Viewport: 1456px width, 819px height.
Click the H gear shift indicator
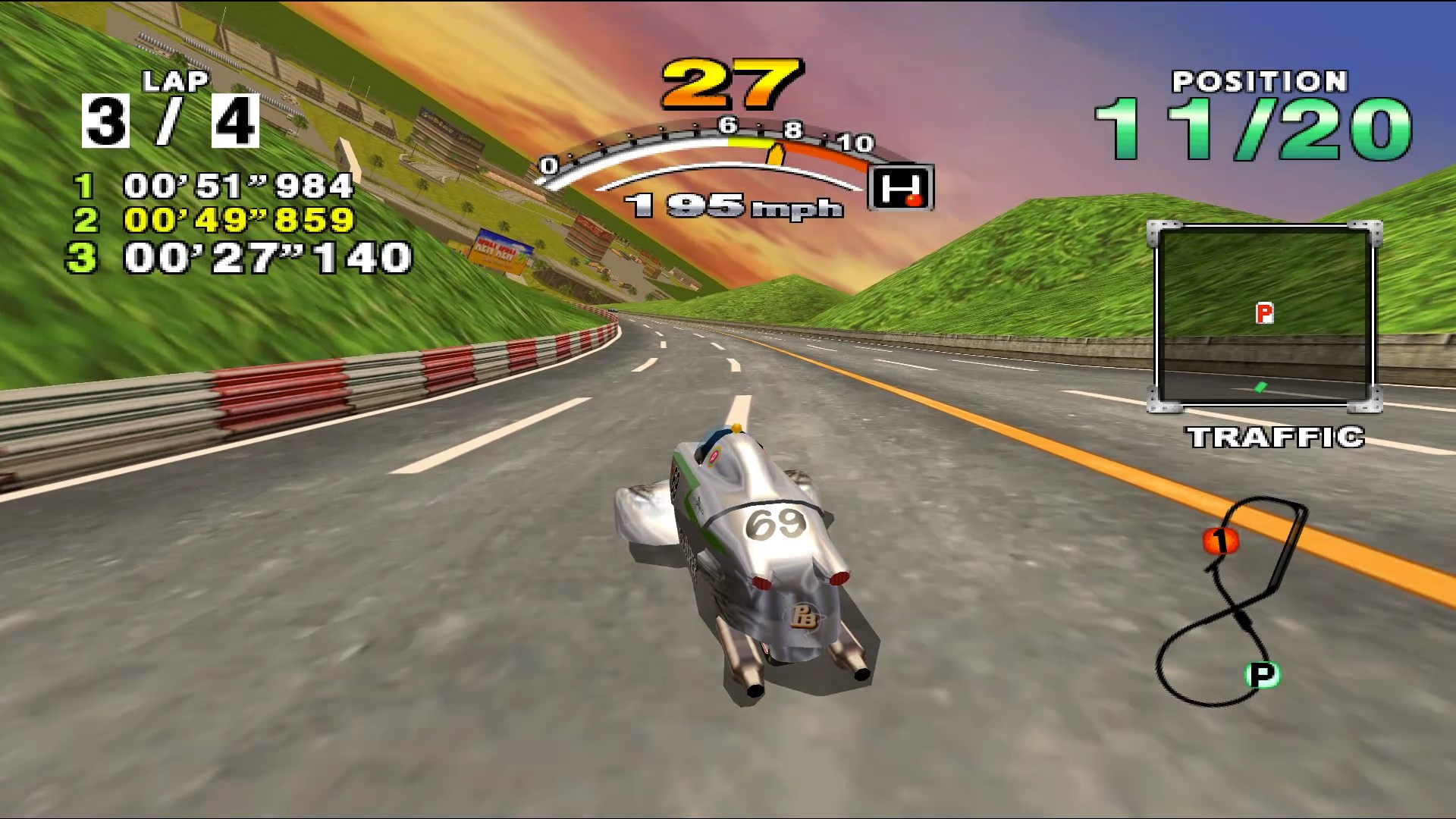pyautogui.click(x=901, y=187)
